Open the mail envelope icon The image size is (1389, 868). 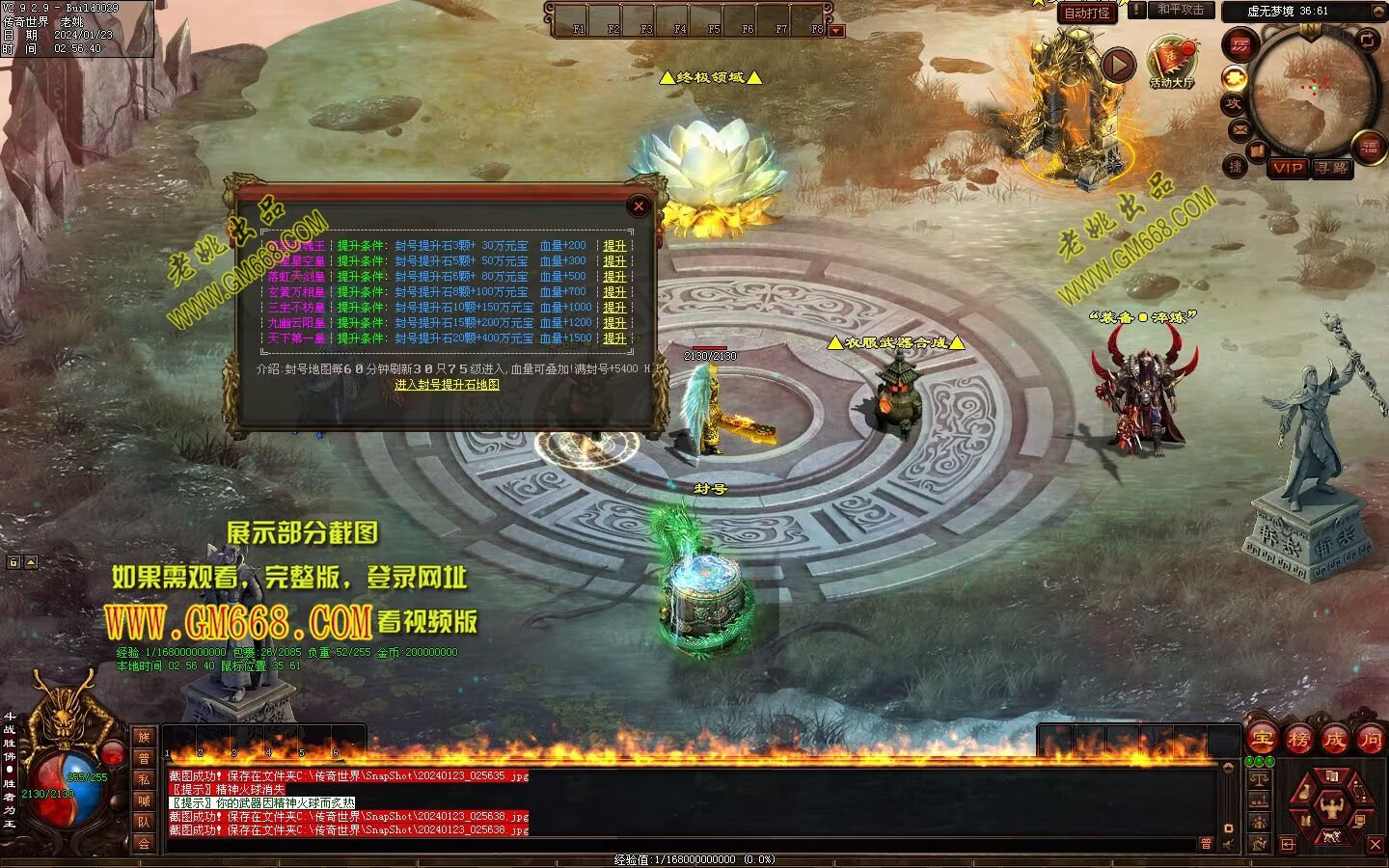pyautogui.click(x=1239, y=129)
